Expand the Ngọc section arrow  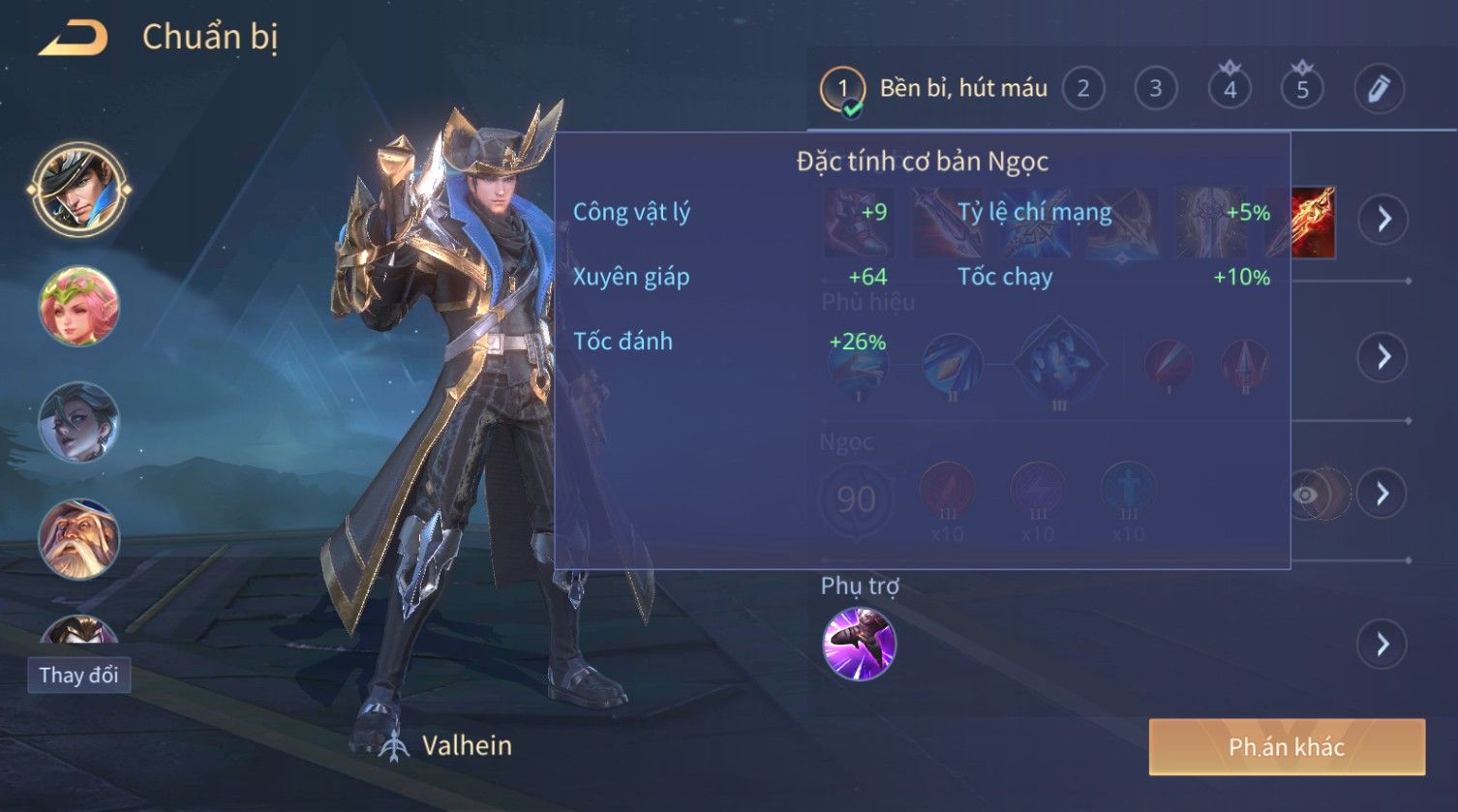[1383, 495]
